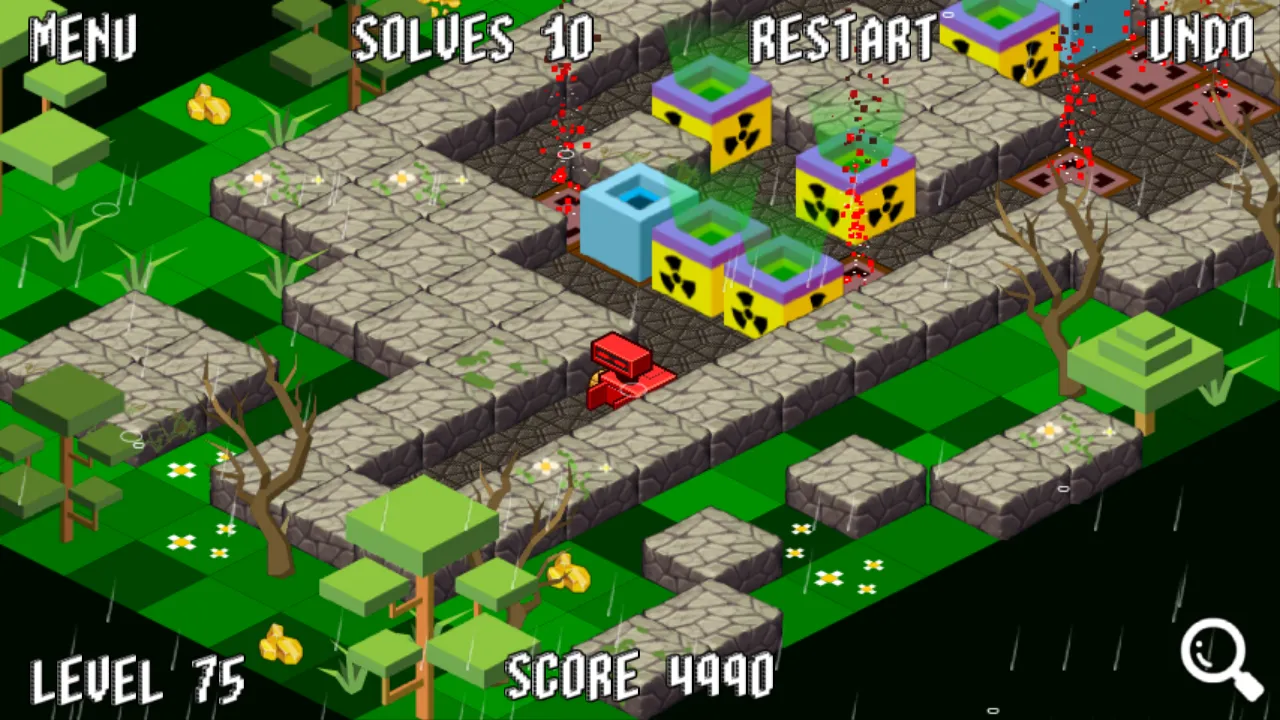Click the SOLVES 10 counter

(x=472, y=38)
